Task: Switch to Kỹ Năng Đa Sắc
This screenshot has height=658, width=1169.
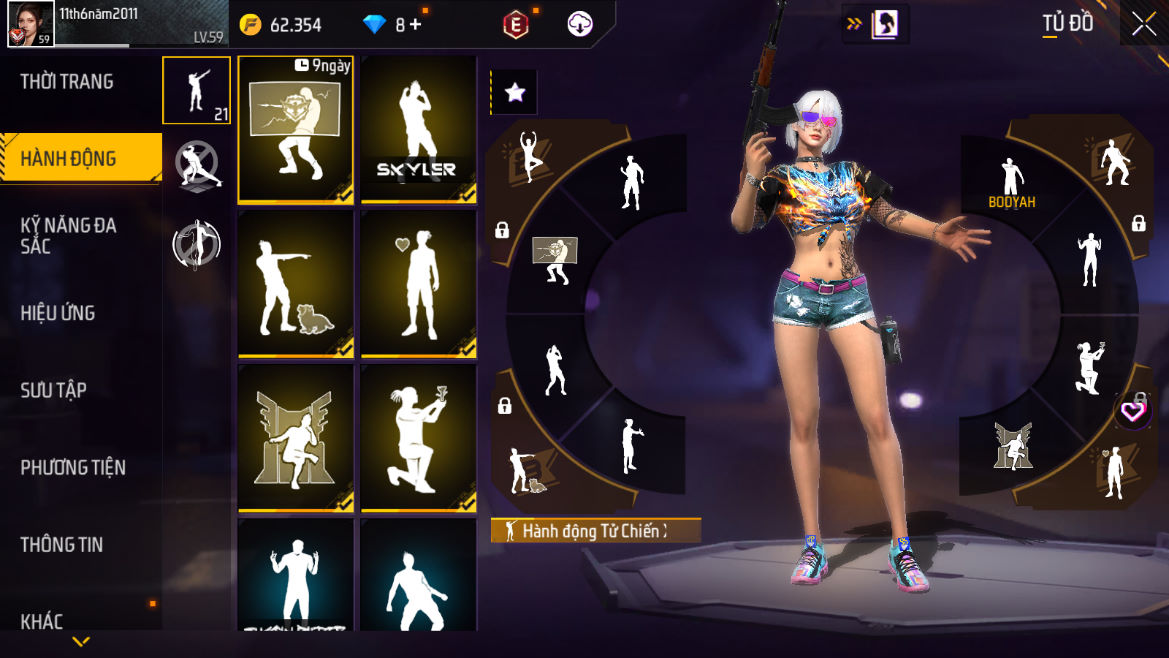Action: (68, 235)
